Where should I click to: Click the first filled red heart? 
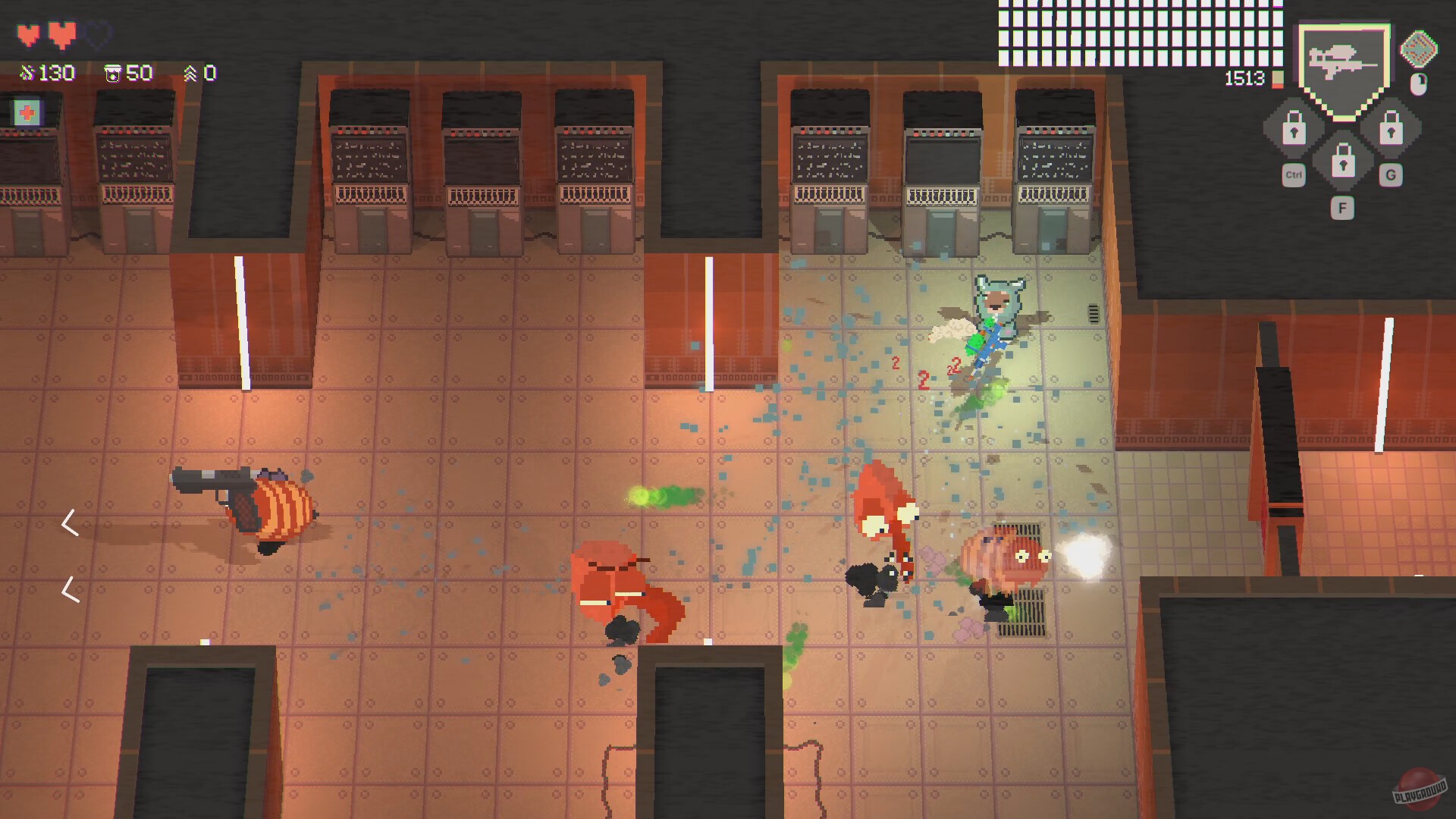click(x=29, y=33)
